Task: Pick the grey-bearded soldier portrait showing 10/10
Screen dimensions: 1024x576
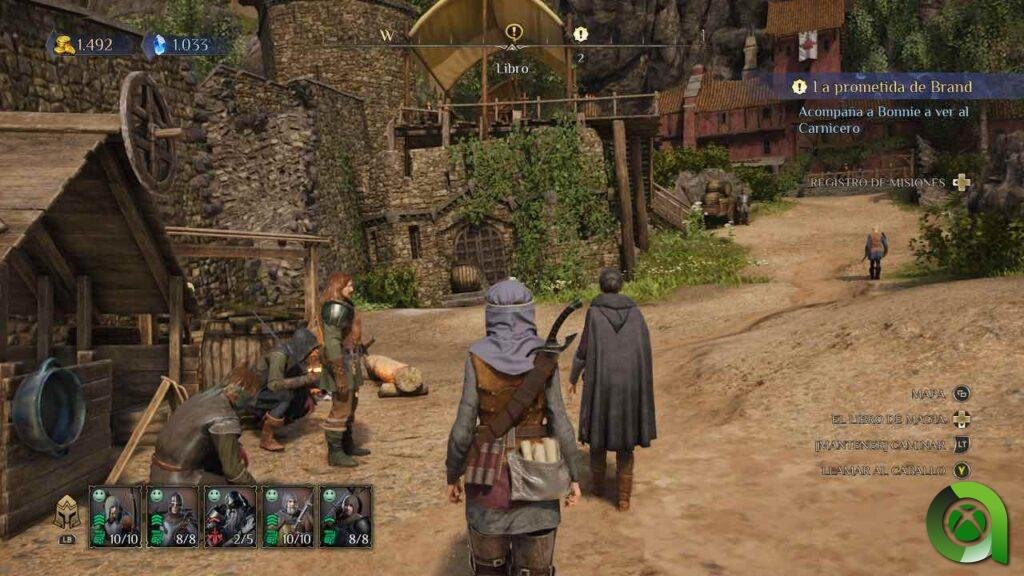Action: [x=288, y=516]
